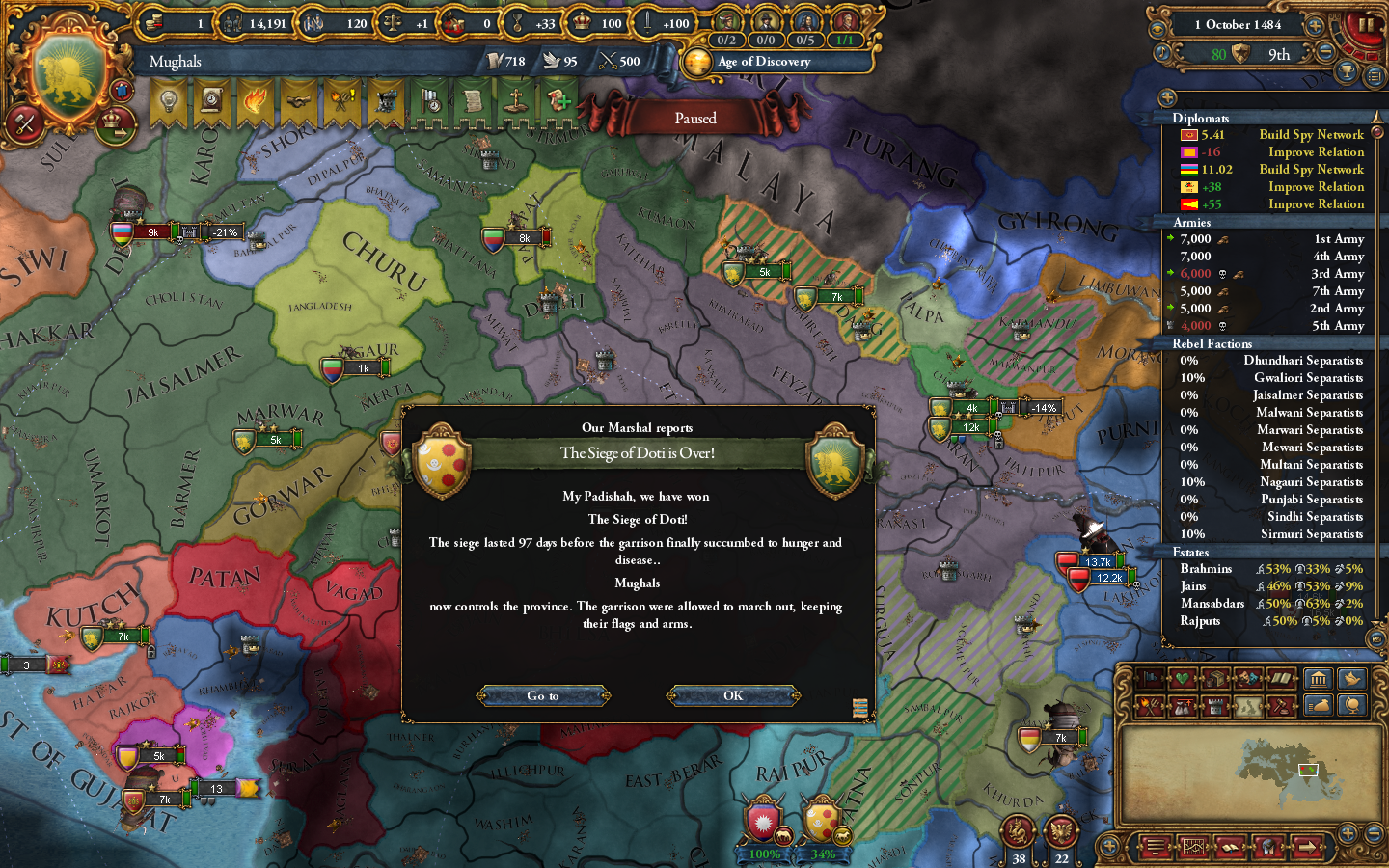
Task: Zoom in using the minimap plus button
Action: coord(1348,831)
